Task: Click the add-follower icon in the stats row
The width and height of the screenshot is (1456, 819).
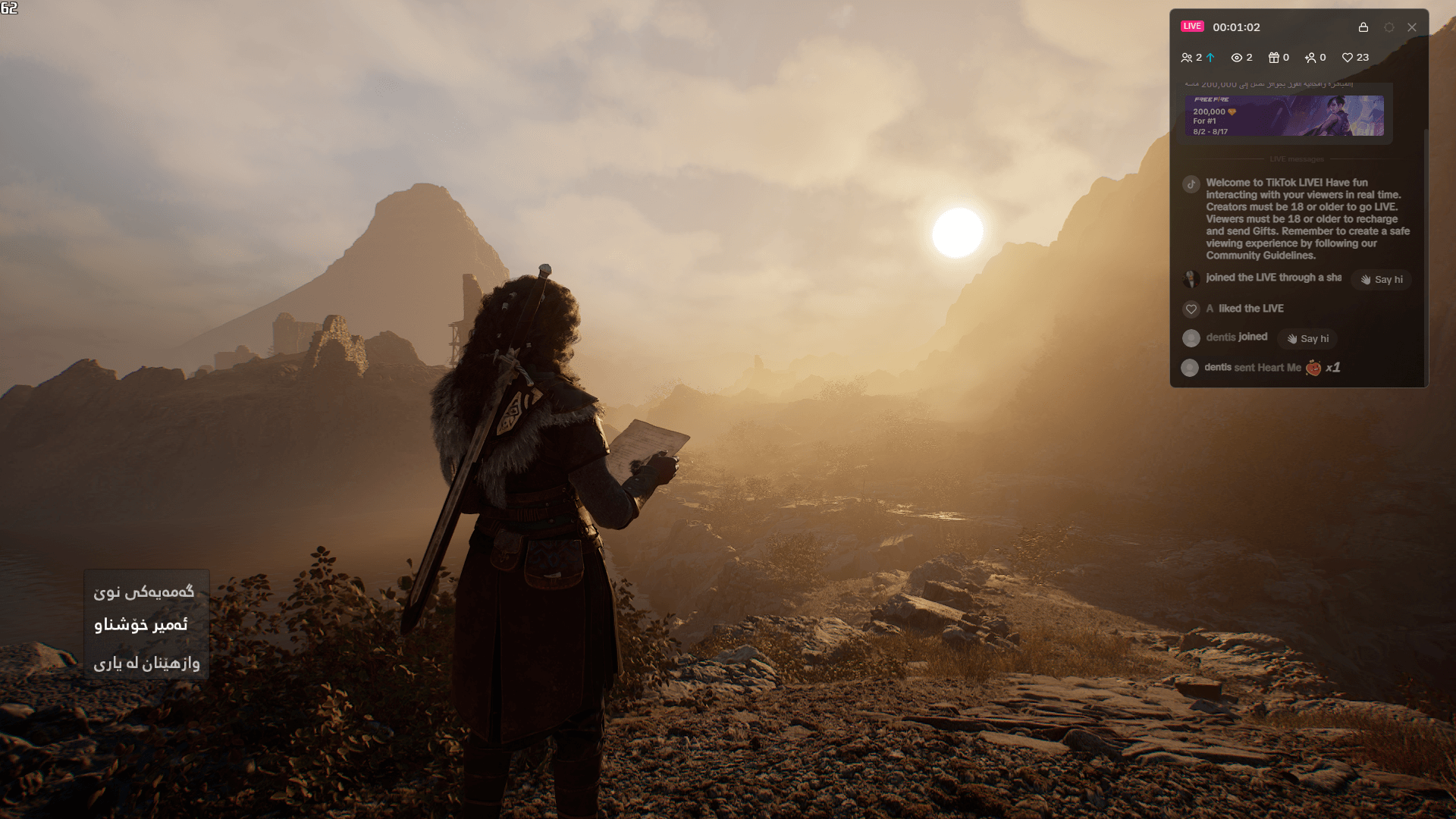Action: pyautogui.click(x=1311, y=57)
